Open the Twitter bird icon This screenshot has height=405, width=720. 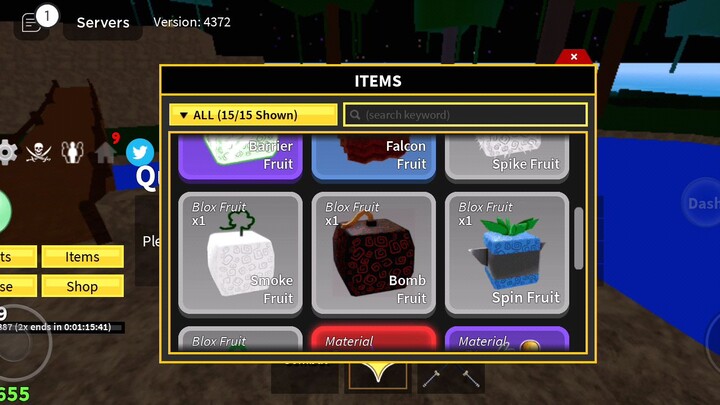140,152
